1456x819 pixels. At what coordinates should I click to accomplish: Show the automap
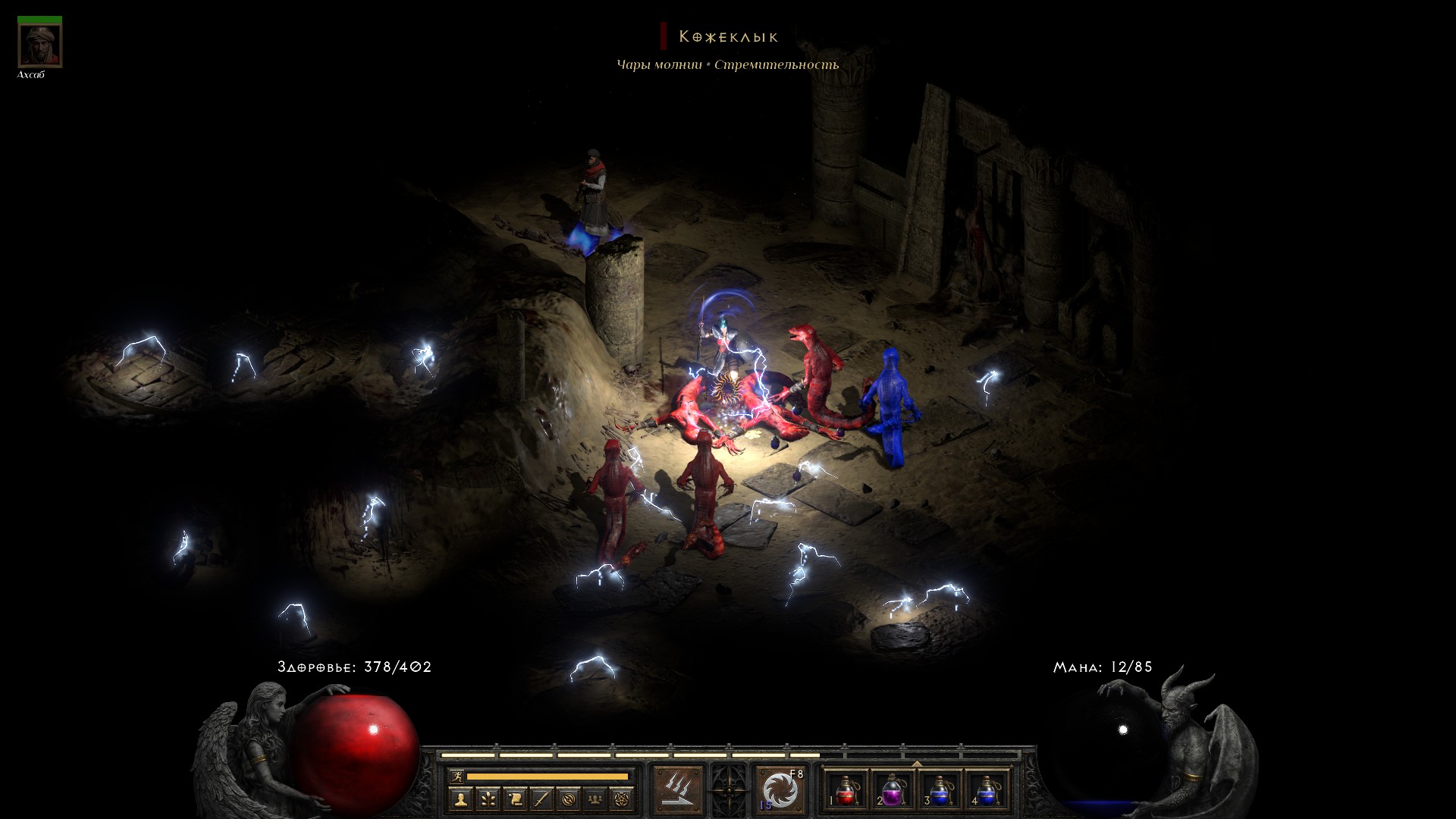(x=569, y=799)
